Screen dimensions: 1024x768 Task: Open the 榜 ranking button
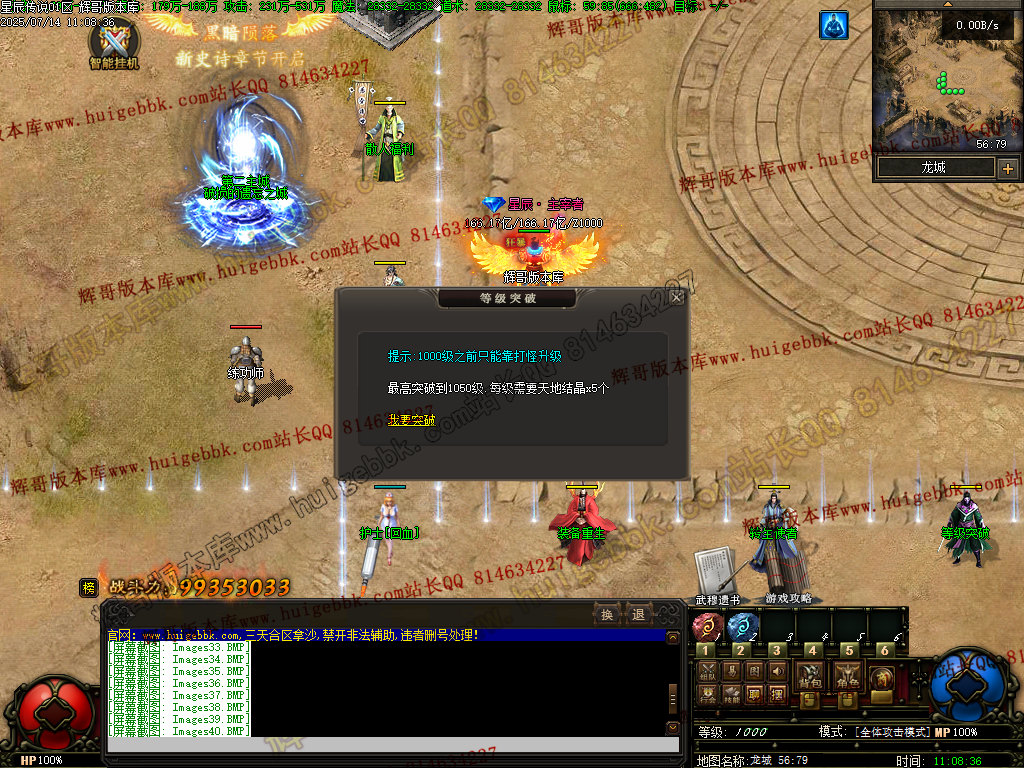click(89, 588)
